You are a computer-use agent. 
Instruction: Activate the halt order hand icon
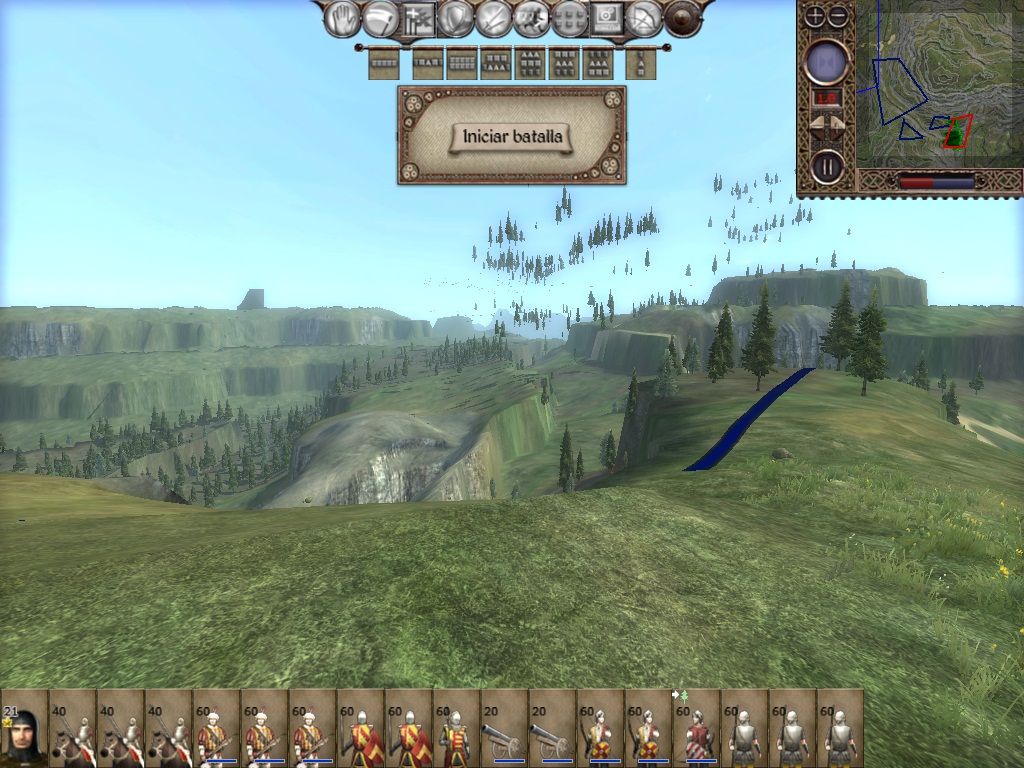point(346,18)
